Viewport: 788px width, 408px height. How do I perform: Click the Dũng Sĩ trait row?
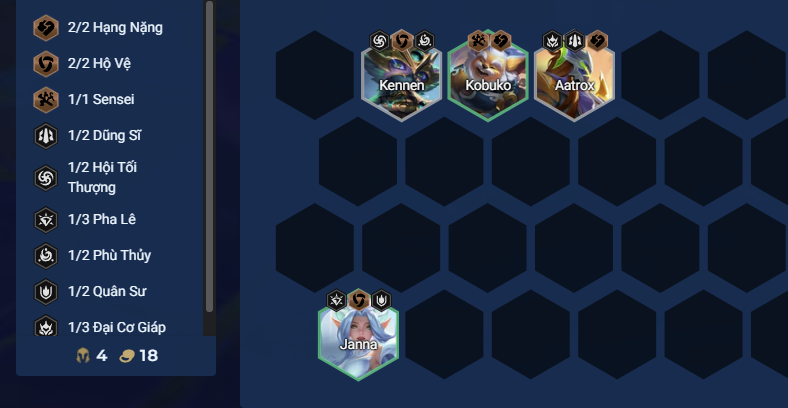click(107, 136)
